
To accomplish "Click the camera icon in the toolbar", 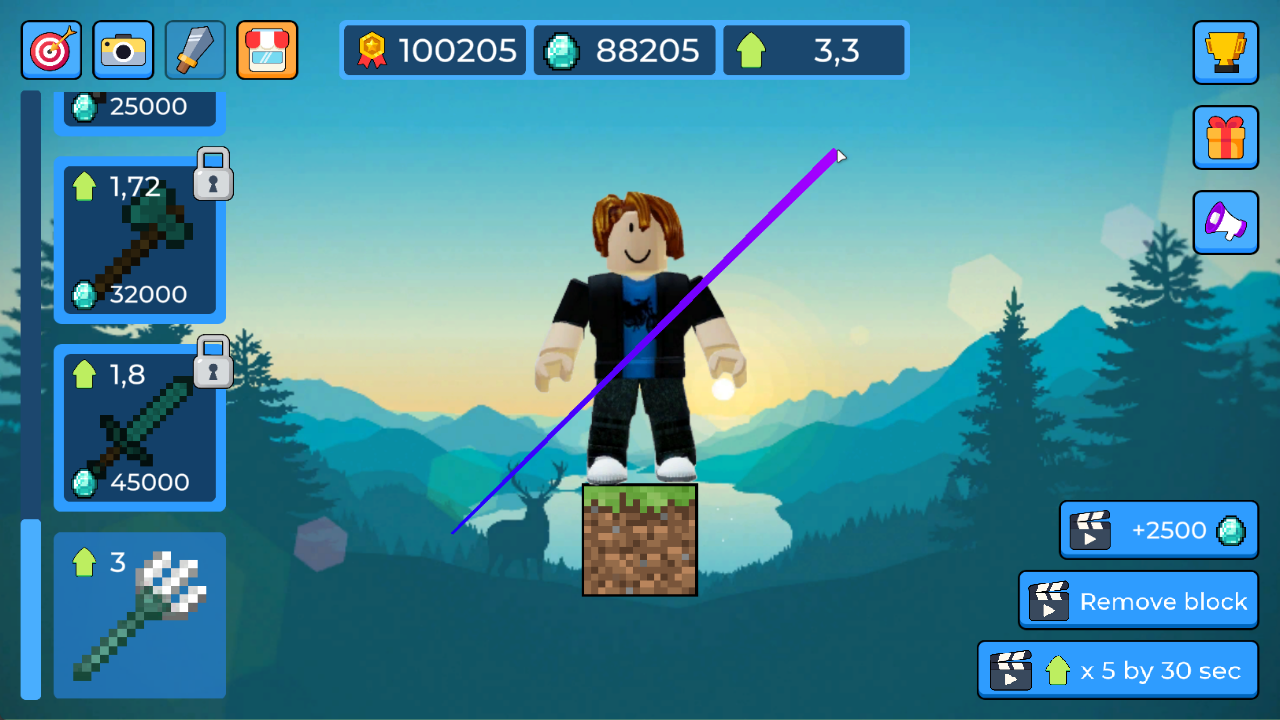I will pyautogui.click(x=122, y=50).
